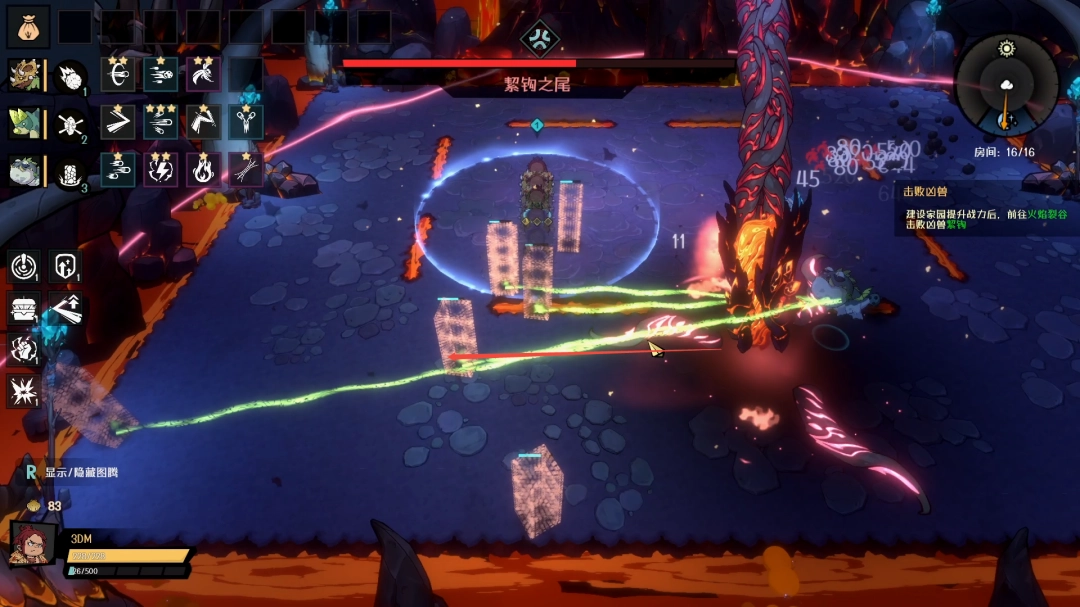The image size is (1080, 607).
Task: Click the three-star meteor shower upgrade
Action: (x=160, y=122)
